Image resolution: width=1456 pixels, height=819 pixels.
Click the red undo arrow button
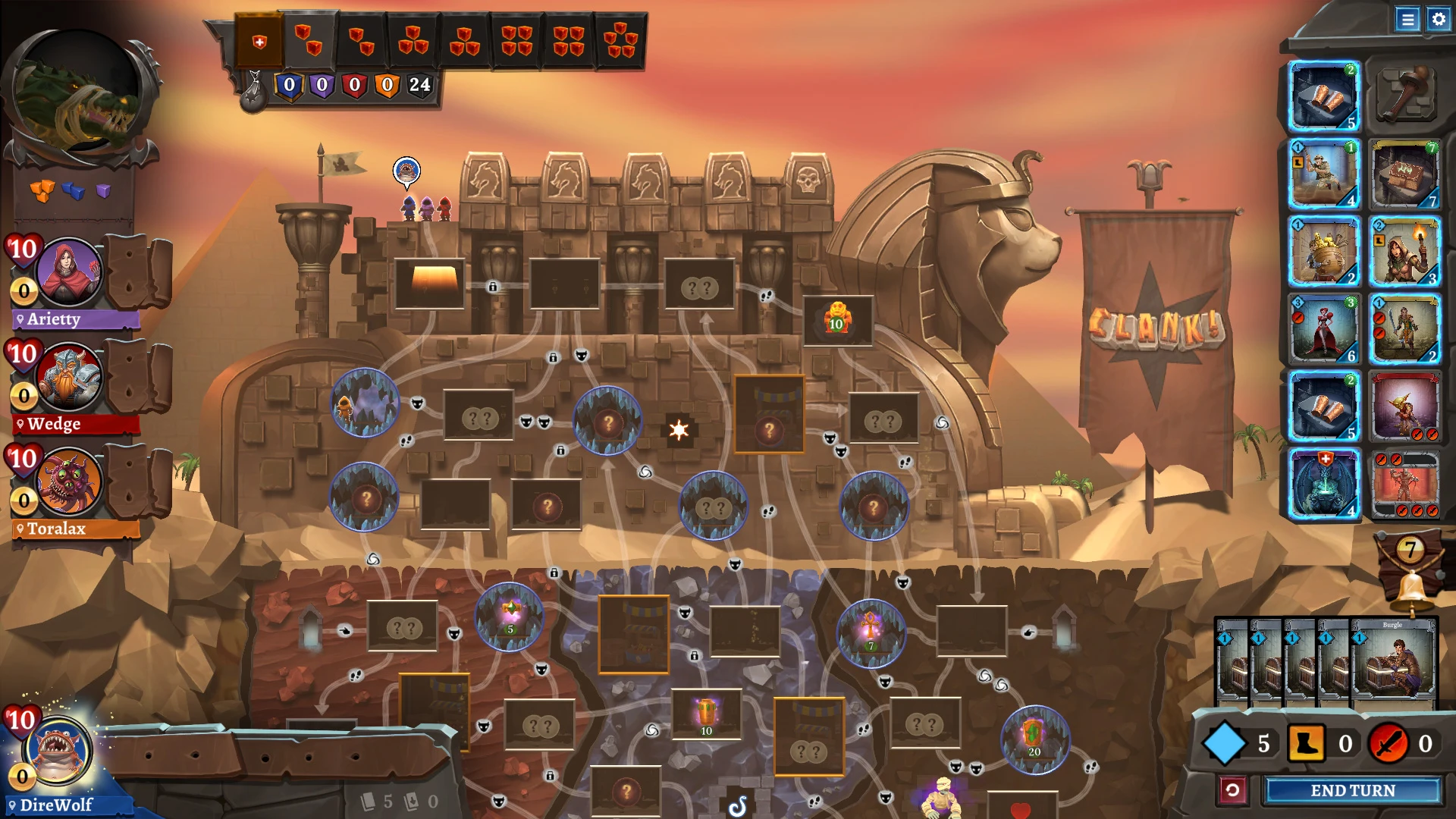tap(1233, 789)
